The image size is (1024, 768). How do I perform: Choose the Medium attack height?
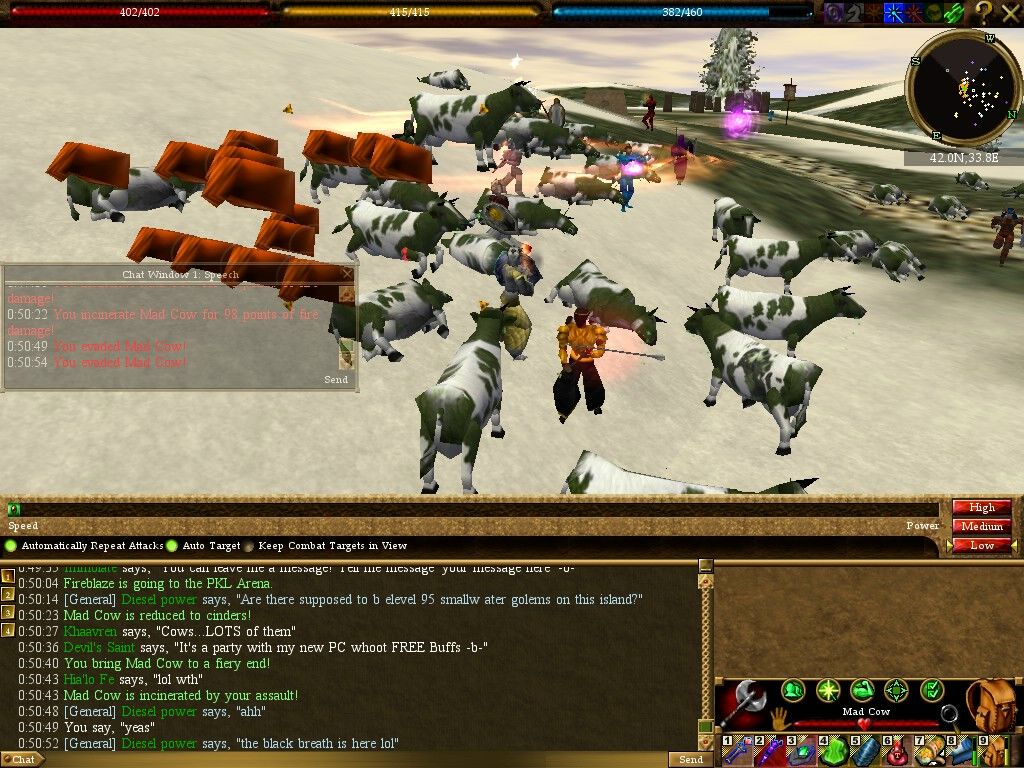(981, 526)
